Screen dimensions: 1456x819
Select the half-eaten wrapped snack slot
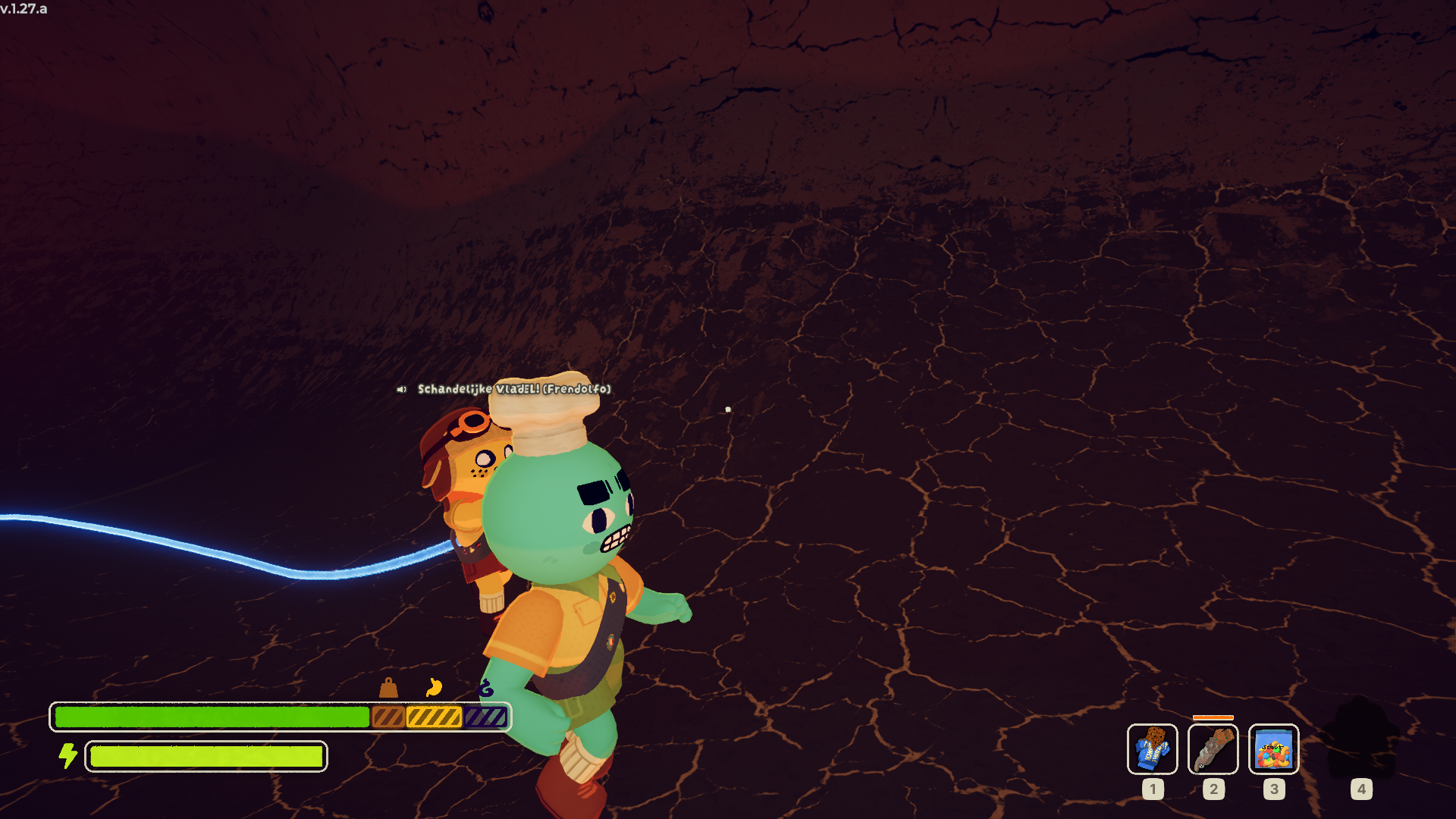(x=1213, y=748)
